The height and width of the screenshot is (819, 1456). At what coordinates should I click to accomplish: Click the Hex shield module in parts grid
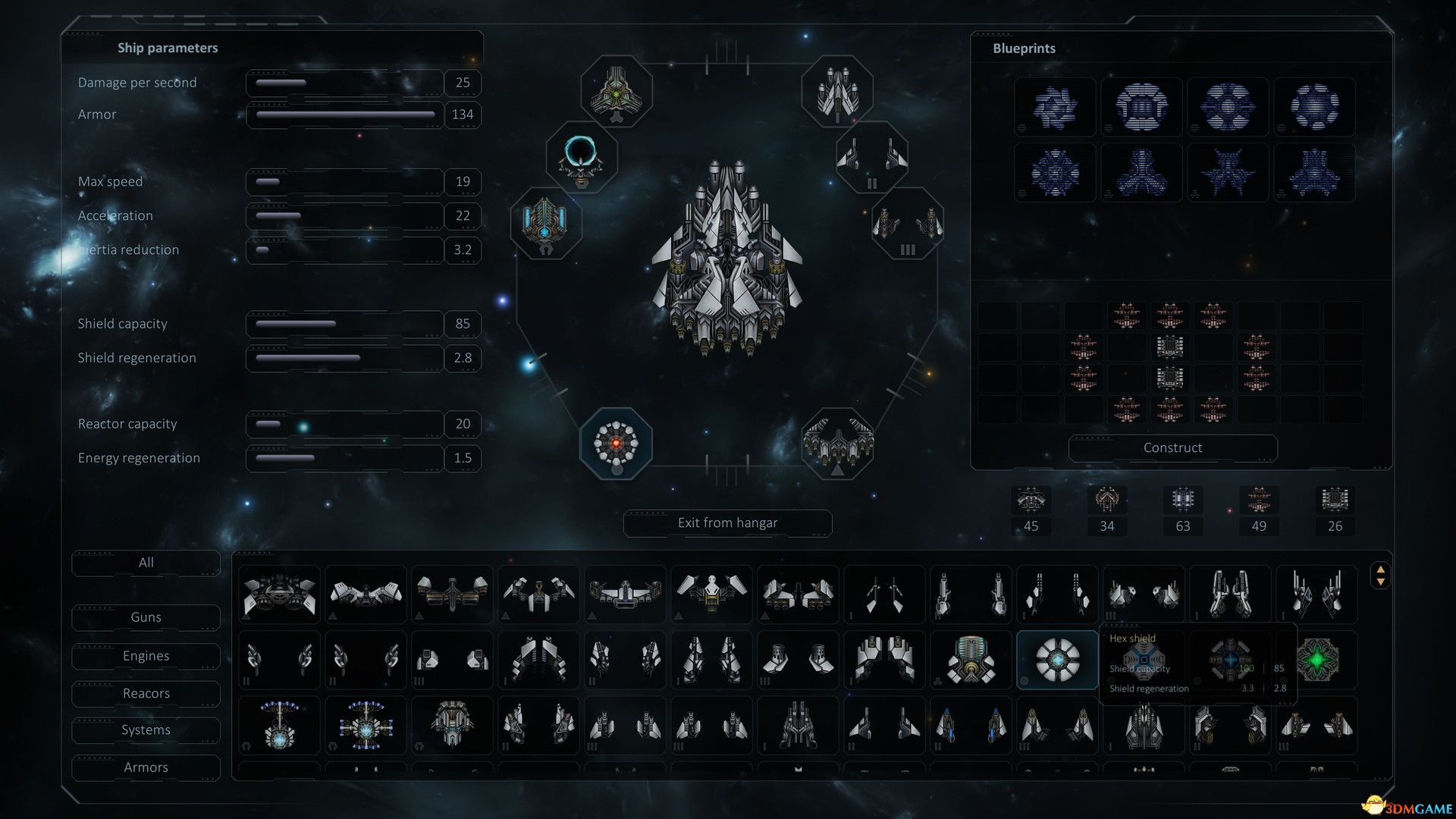tap(1058, 660)
